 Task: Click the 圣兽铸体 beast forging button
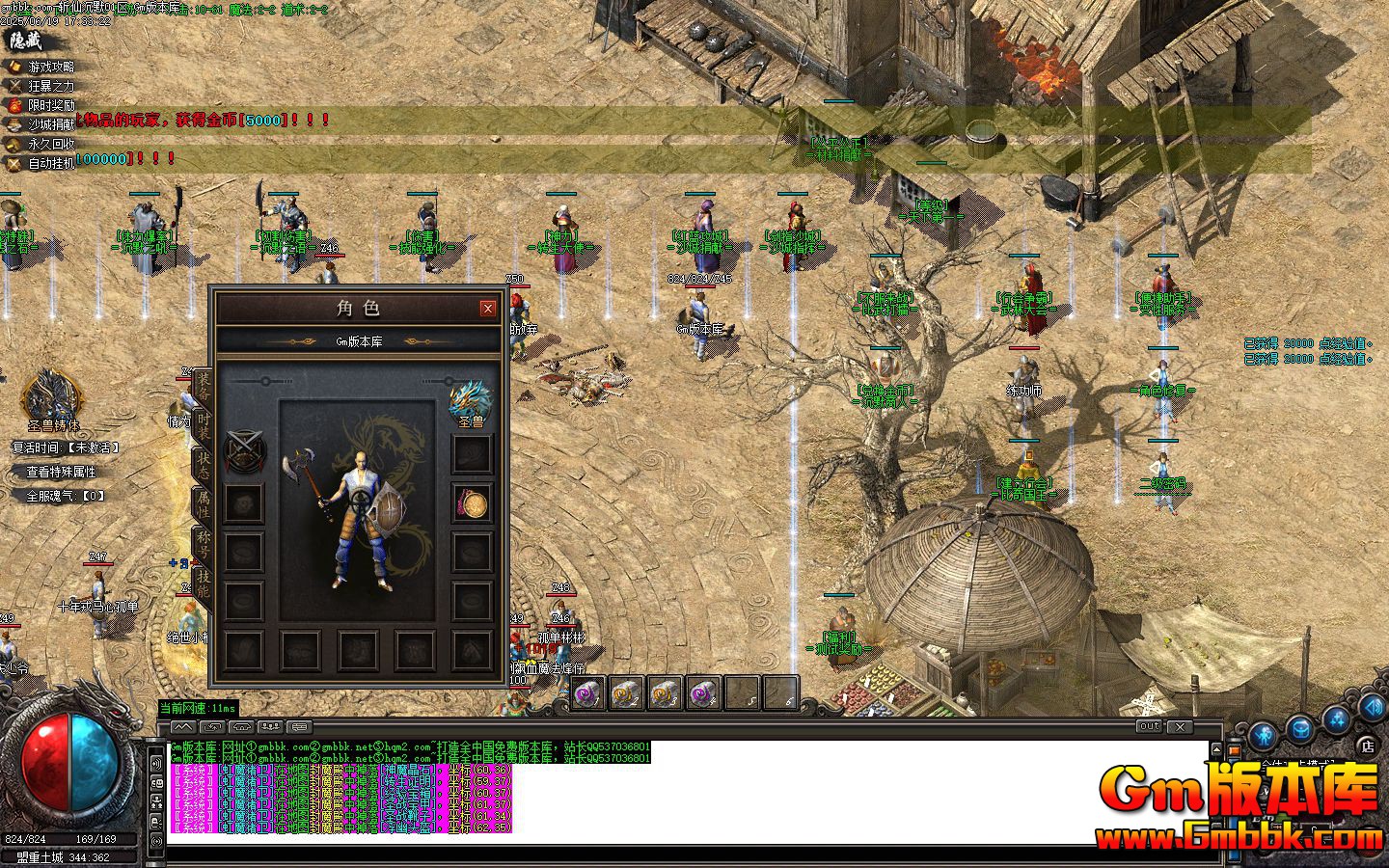[x=54, y=426]
